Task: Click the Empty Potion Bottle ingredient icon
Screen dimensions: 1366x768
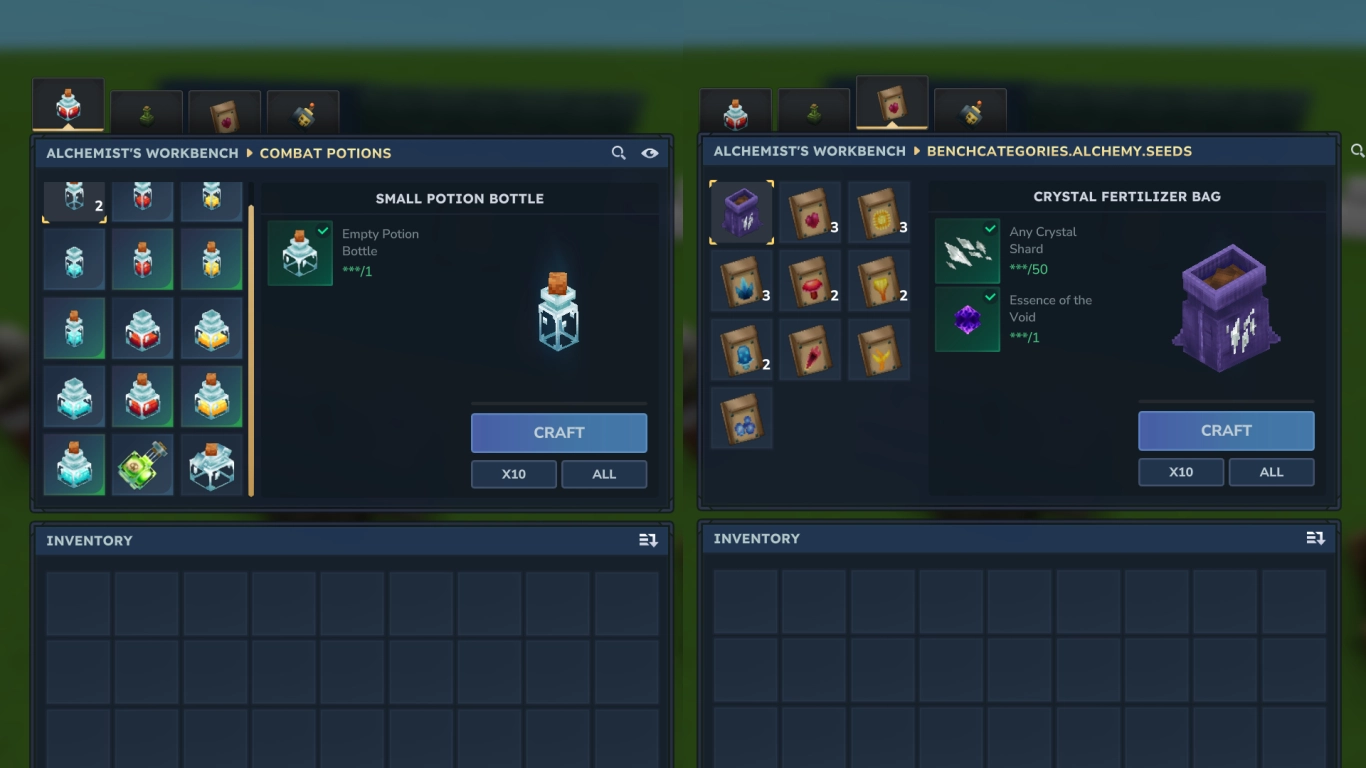Action: [300, 251]
